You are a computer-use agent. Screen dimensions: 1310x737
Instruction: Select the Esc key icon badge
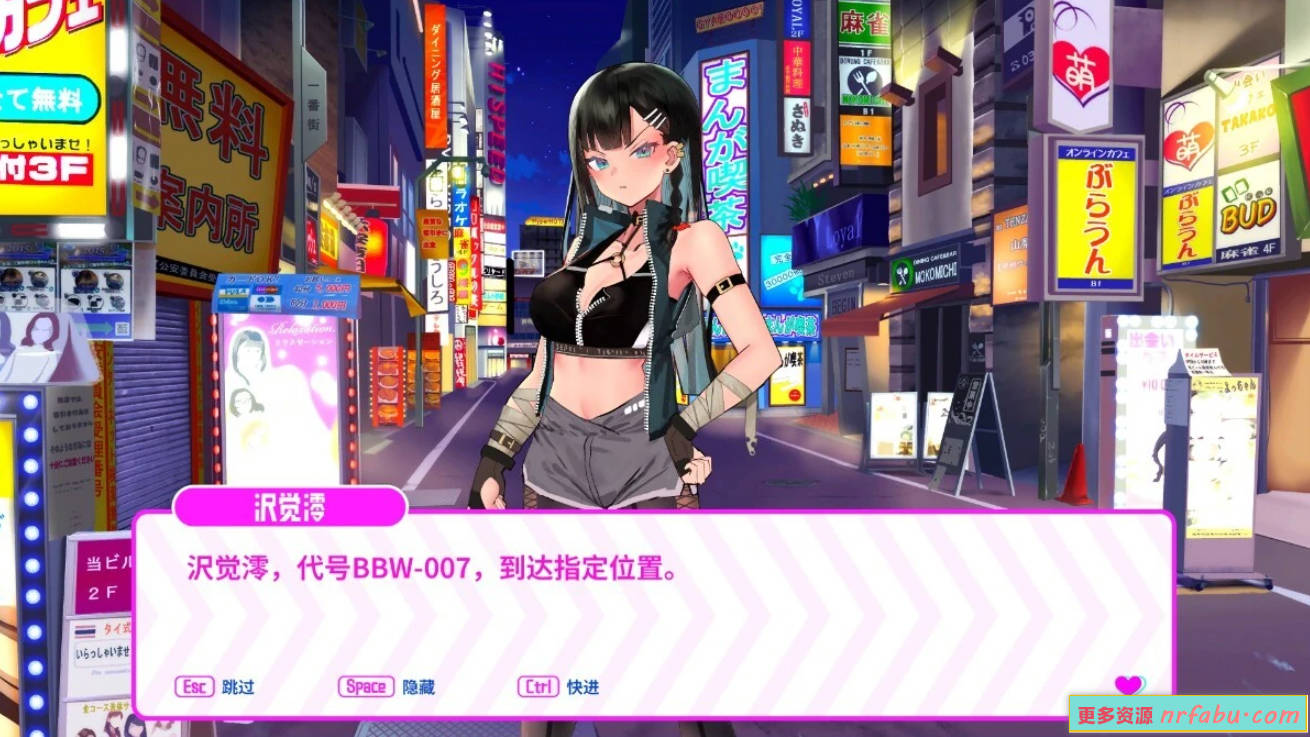(x=196, y=687)
